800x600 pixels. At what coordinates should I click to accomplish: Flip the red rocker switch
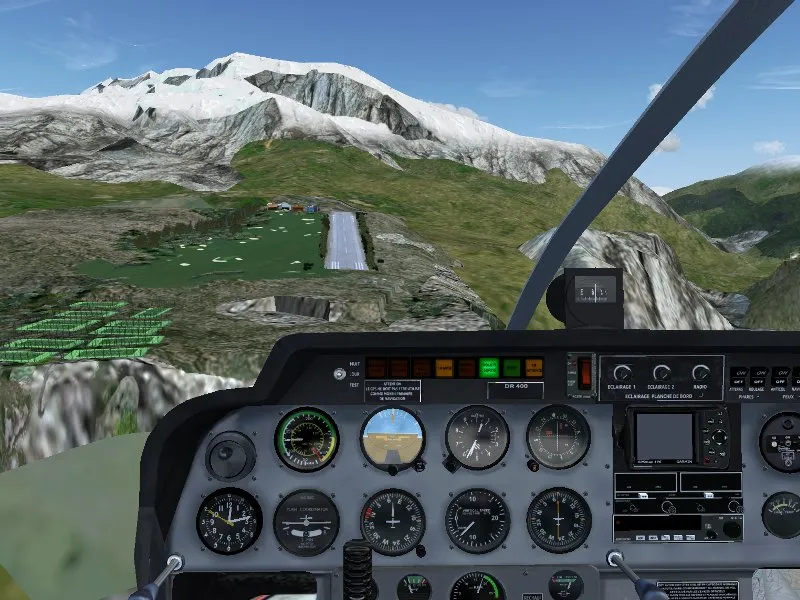click(x=585, y=372)
